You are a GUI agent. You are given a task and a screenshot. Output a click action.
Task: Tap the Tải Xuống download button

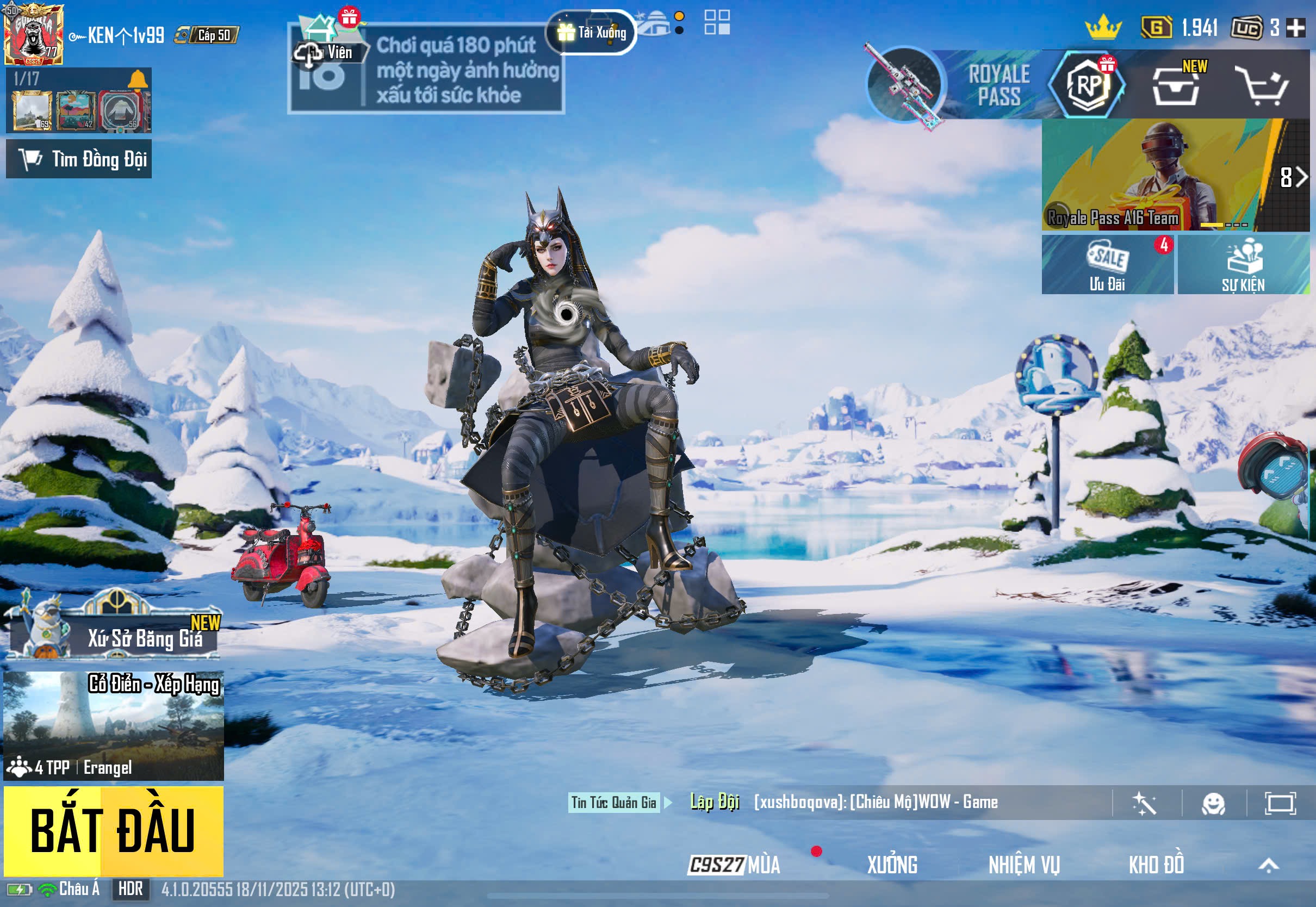point(592,33)
